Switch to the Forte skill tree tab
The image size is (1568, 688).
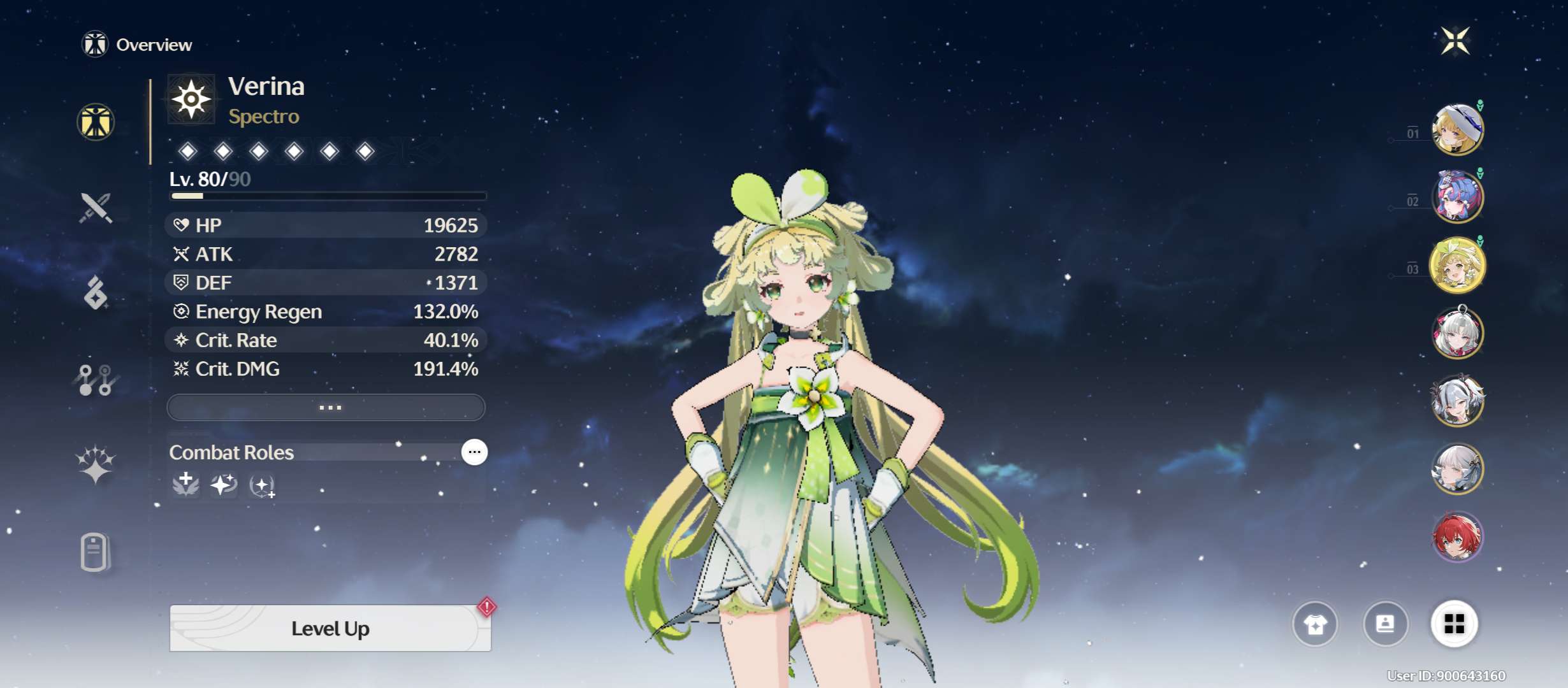(96, 380)
